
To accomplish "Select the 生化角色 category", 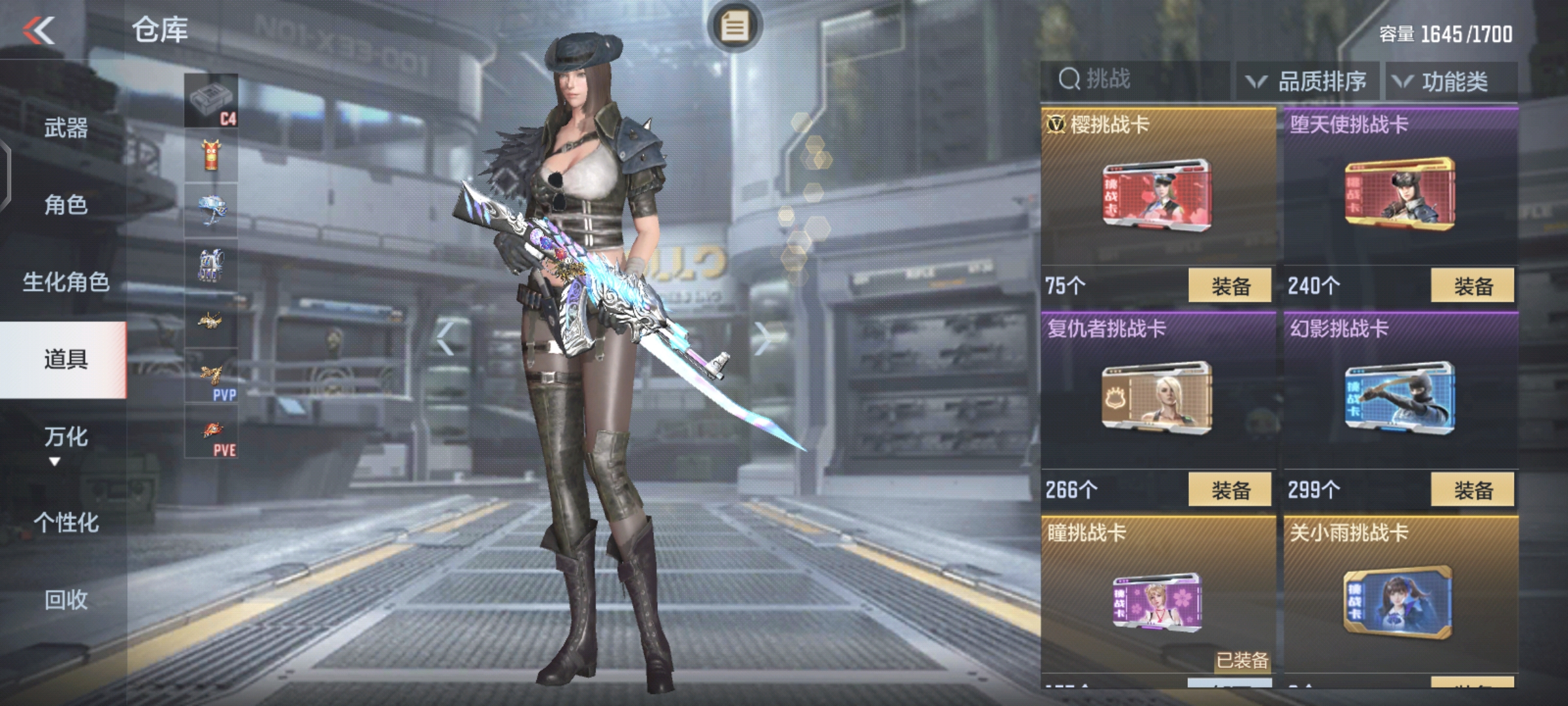I will click(x=65, y=282).
